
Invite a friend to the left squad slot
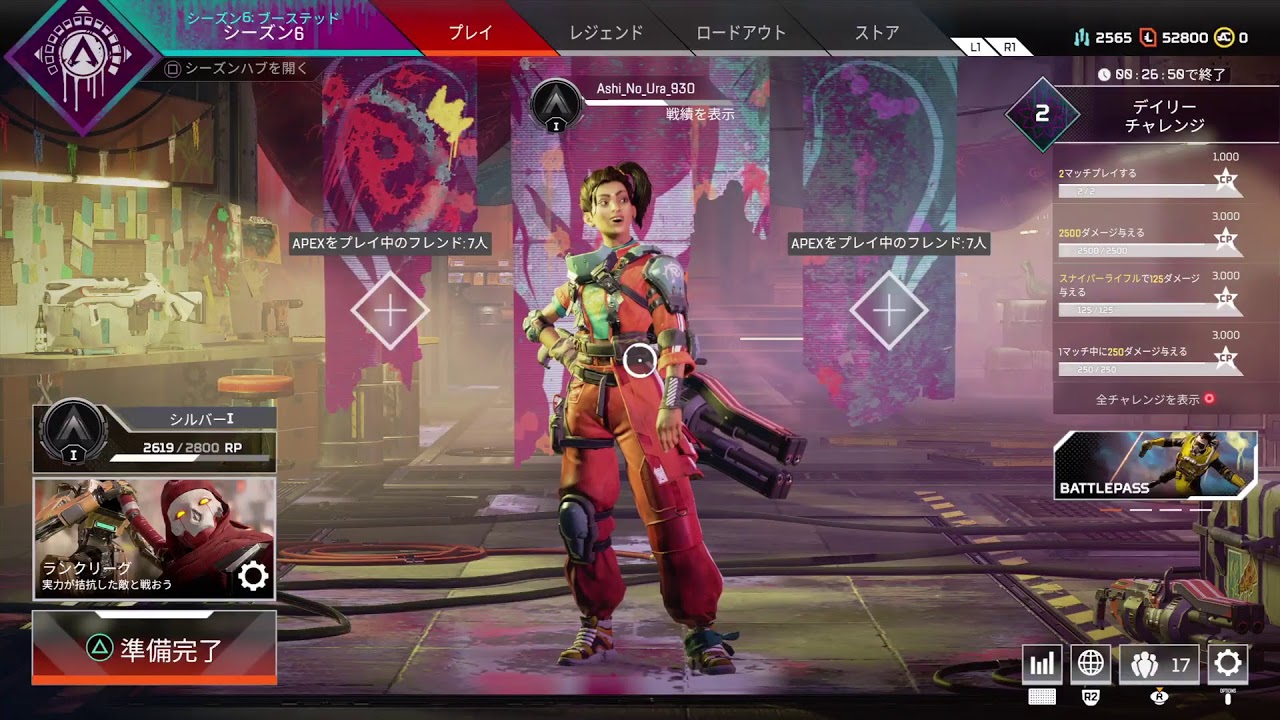(390, 311)
